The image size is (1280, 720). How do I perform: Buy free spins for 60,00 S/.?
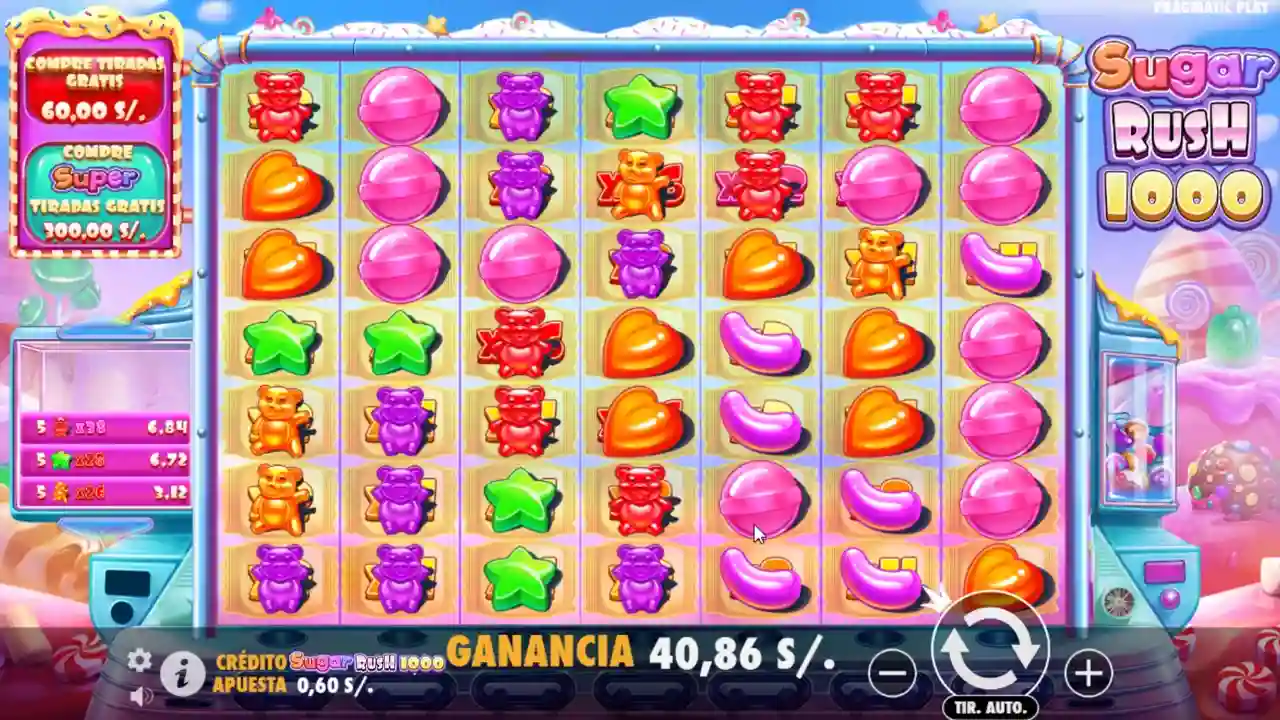[97, 87]
